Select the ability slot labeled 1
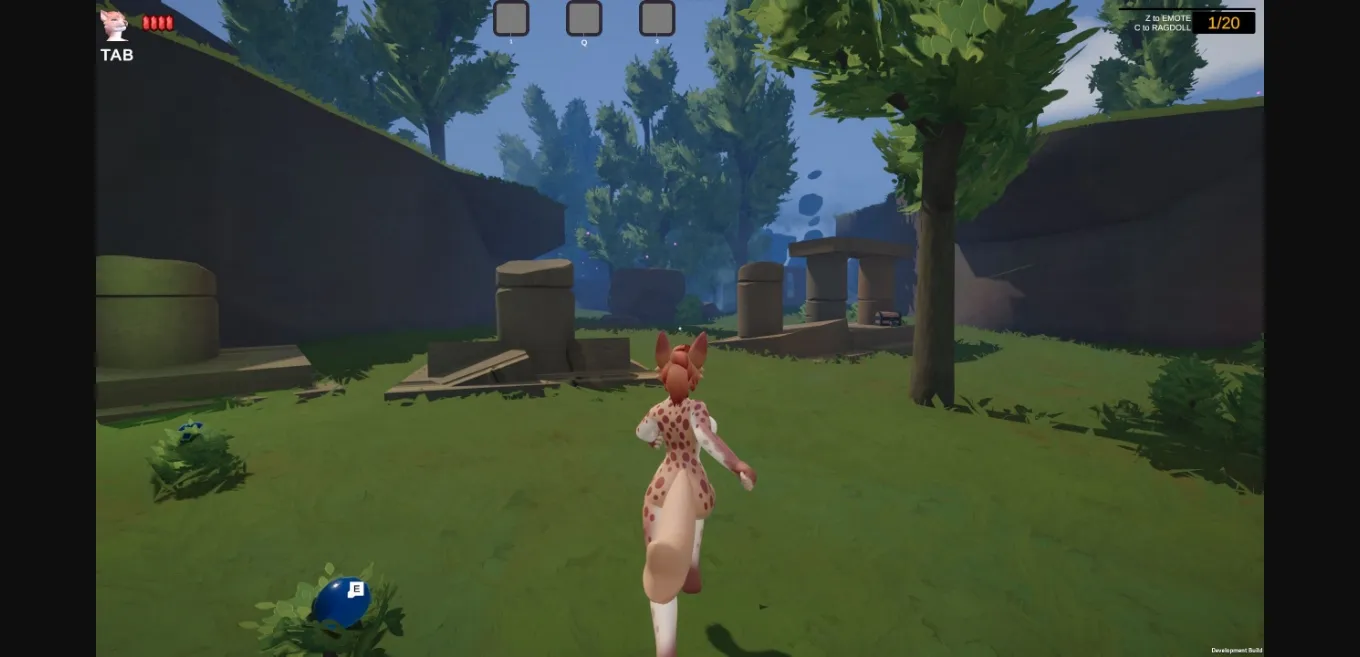Viewport: 1360px width, 657px height. [x=511, y=18]
